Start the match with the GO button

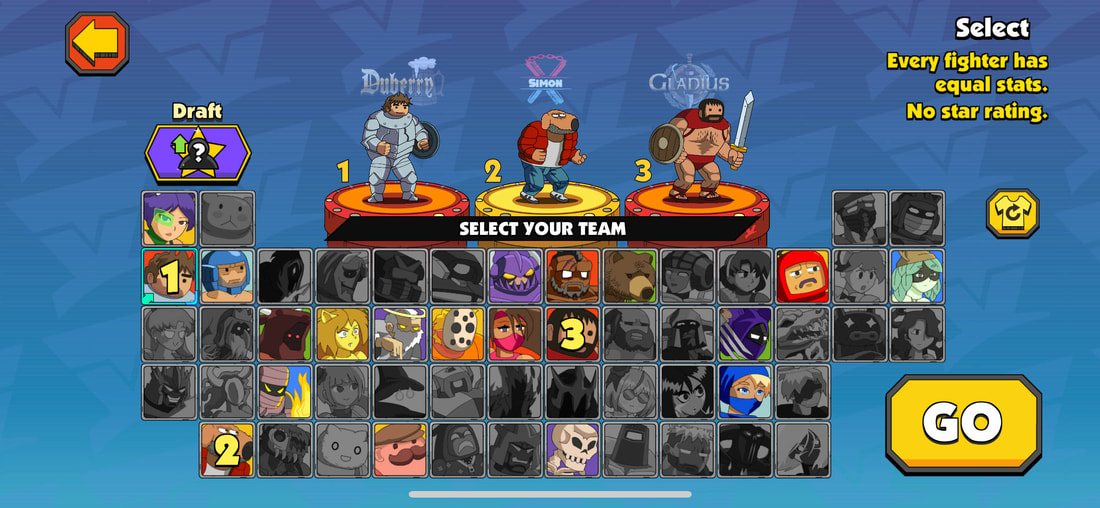pyautogui.click(x=963, y=423)
